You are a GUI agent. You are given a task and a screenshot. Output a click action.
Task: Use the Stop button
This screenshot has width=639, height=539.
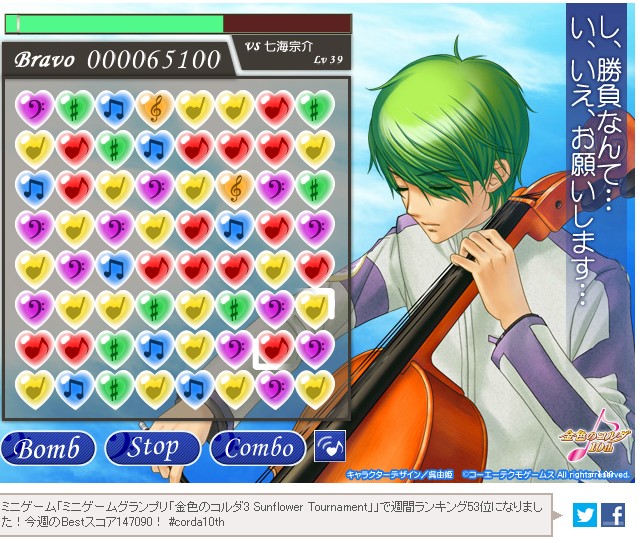click(x=153, y=447)
